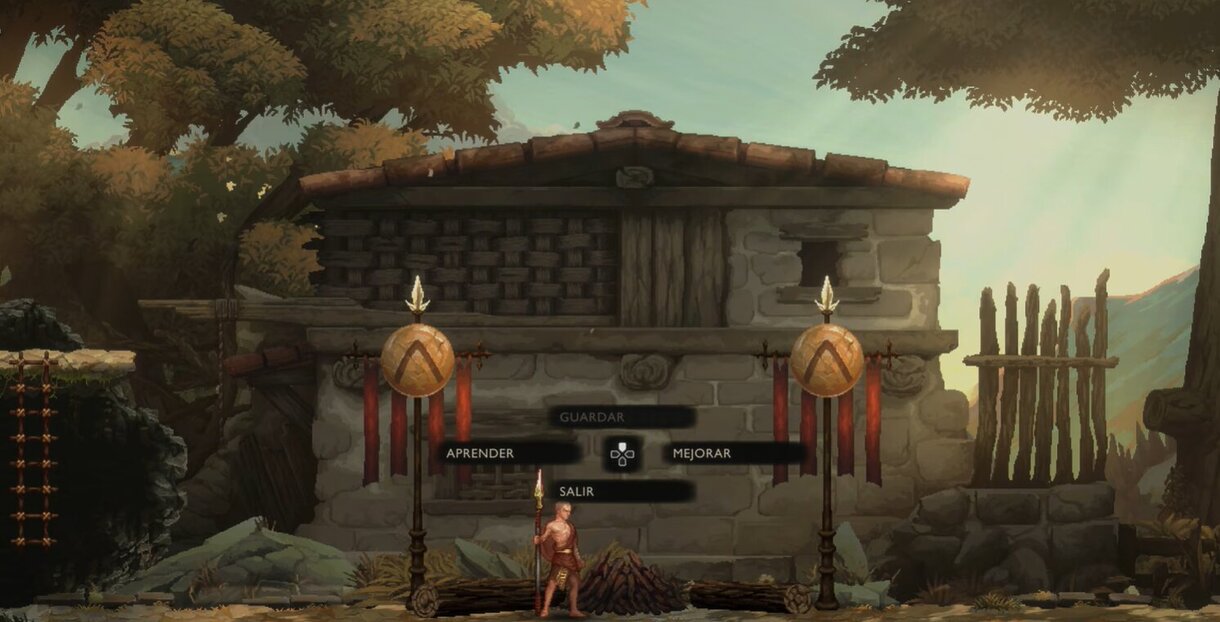Exit via the Salir option
This screenshot has width=1220, height=622.
pyautogui.click(x=621, y=491)
